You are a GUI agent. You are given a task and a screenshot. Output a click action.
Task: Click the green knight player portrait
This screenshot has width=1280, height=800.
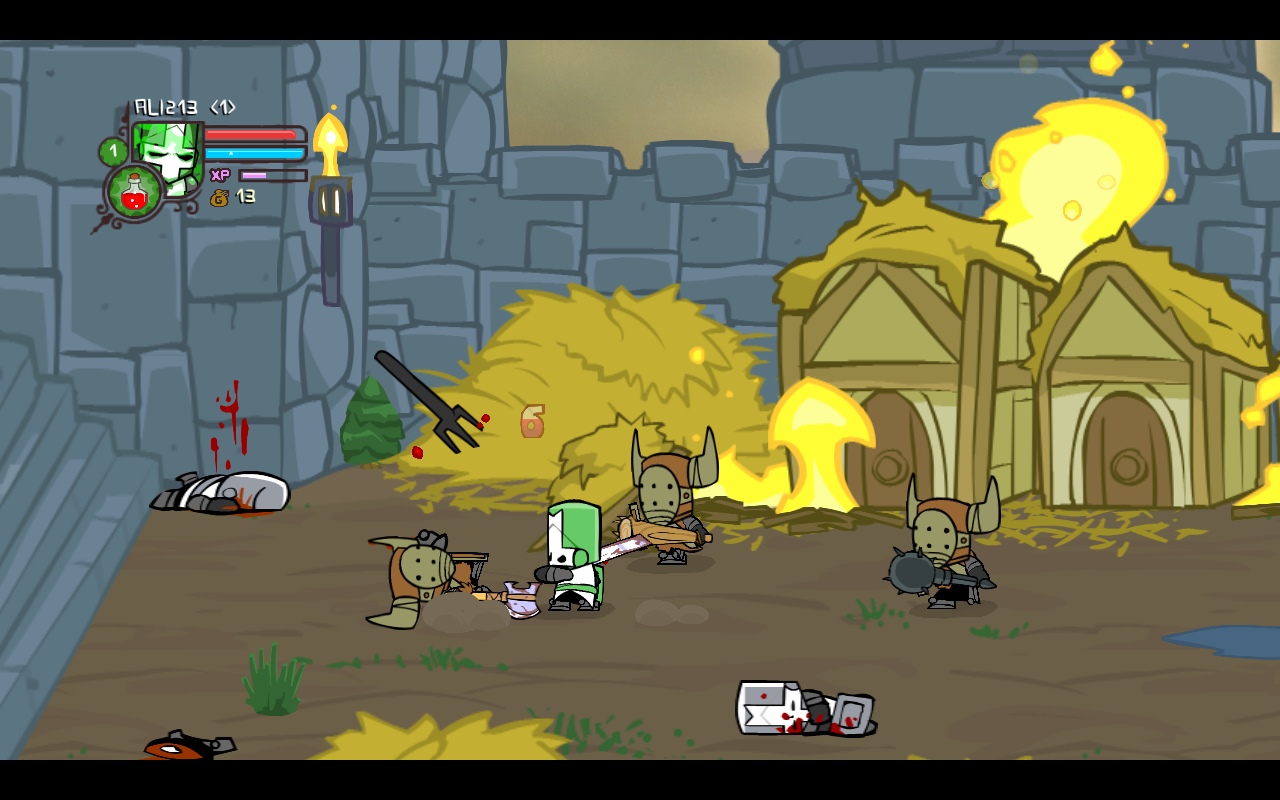coord(170,150)
